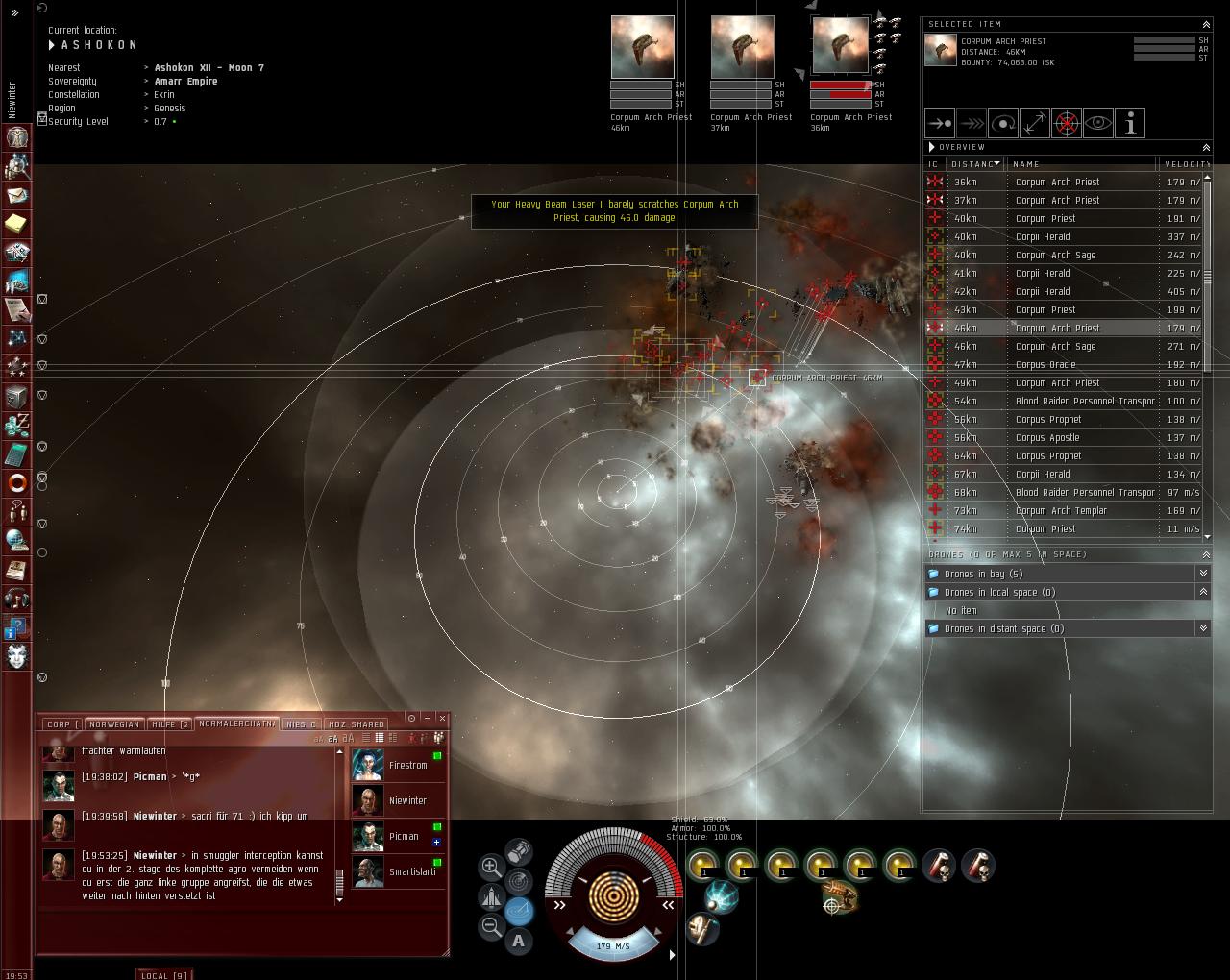
Task: Click the Approach button for selected item
Action: click(x=939, y=123)
